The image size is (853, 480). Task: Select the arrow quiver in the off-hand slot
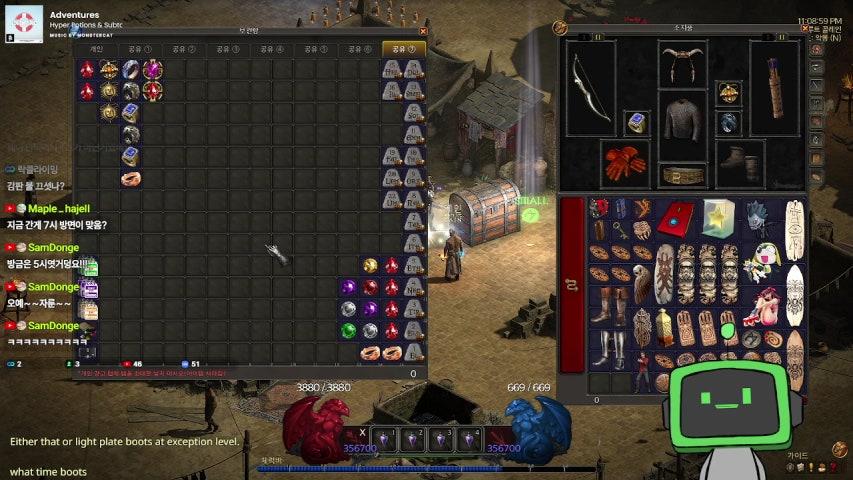775,87
